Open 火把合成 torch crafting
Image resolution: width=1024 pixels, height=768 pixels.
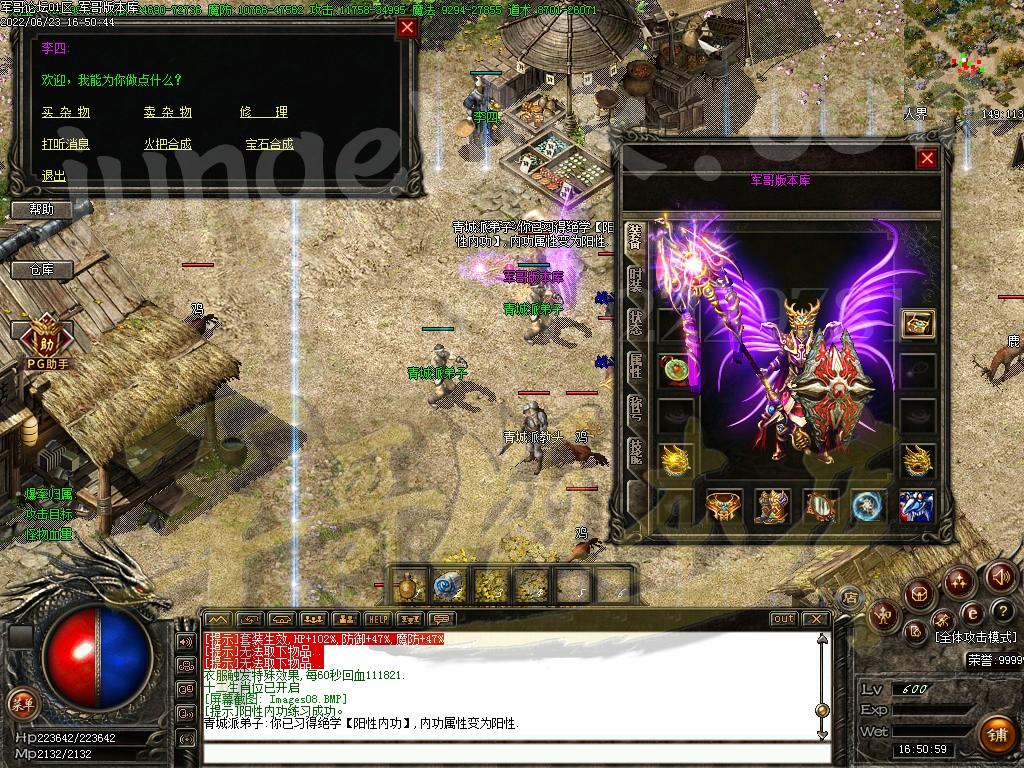coord(167,144)
